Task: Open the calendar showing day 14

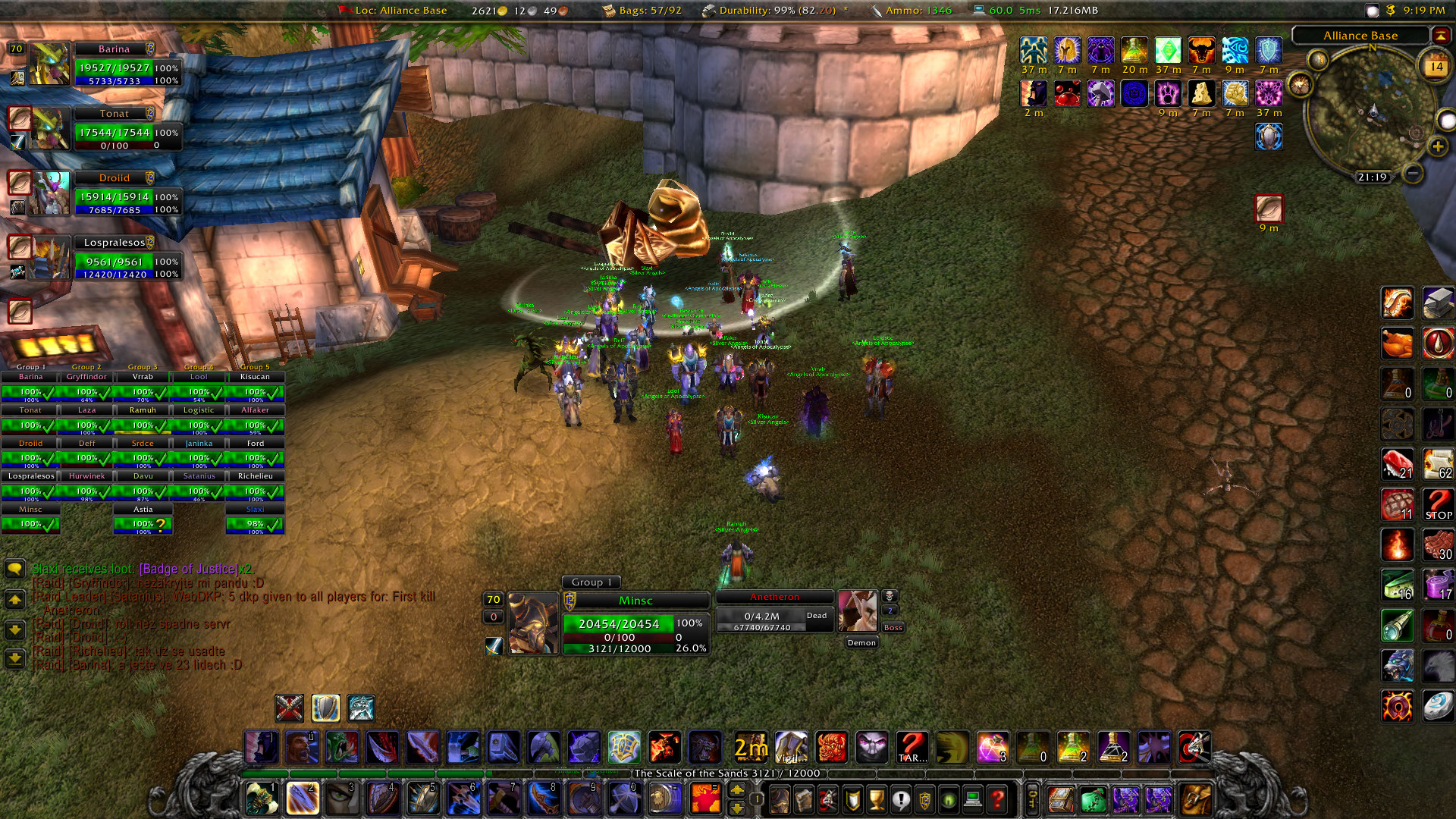Action: click(x=1436, y=67)
